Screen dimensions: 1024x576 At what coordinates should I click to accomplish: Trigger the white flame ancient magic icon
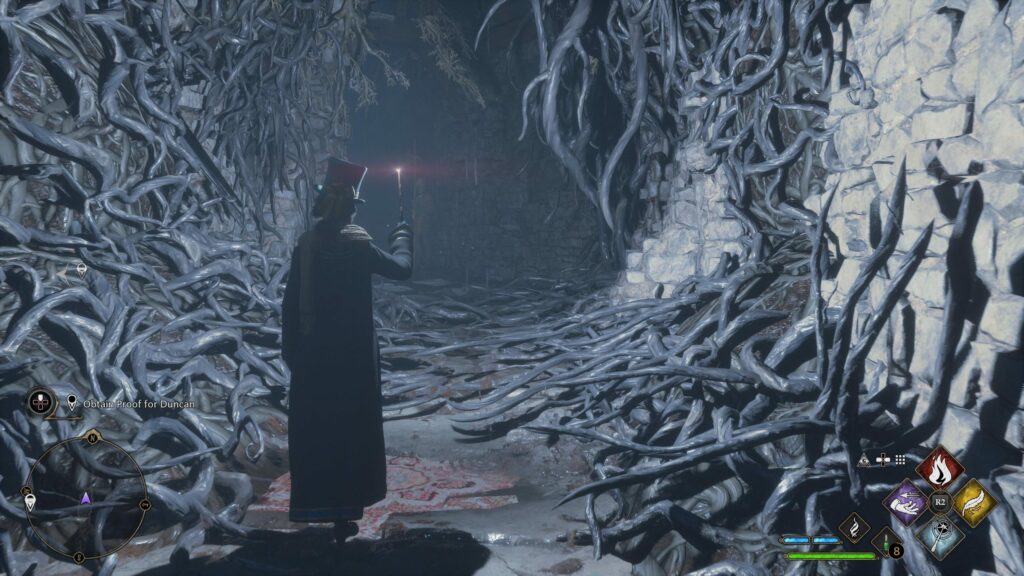tap(855, 528)
